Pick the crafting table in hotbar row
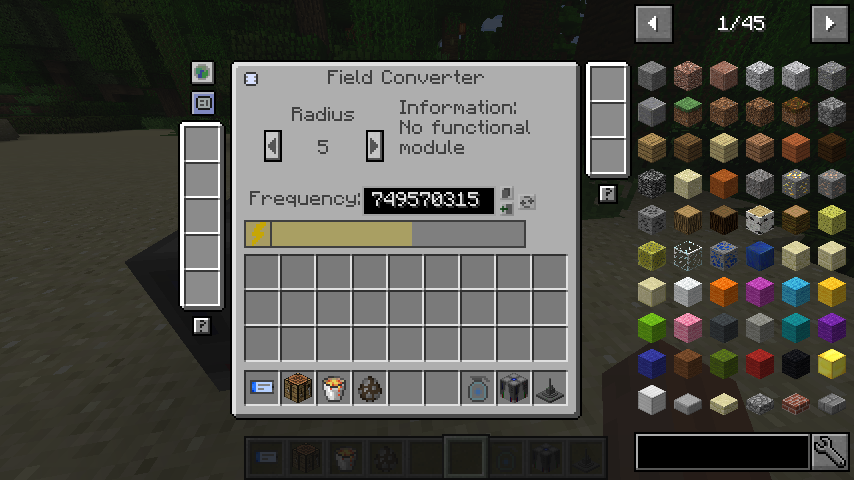The image size is (854, 480). [x=298, y=387]
